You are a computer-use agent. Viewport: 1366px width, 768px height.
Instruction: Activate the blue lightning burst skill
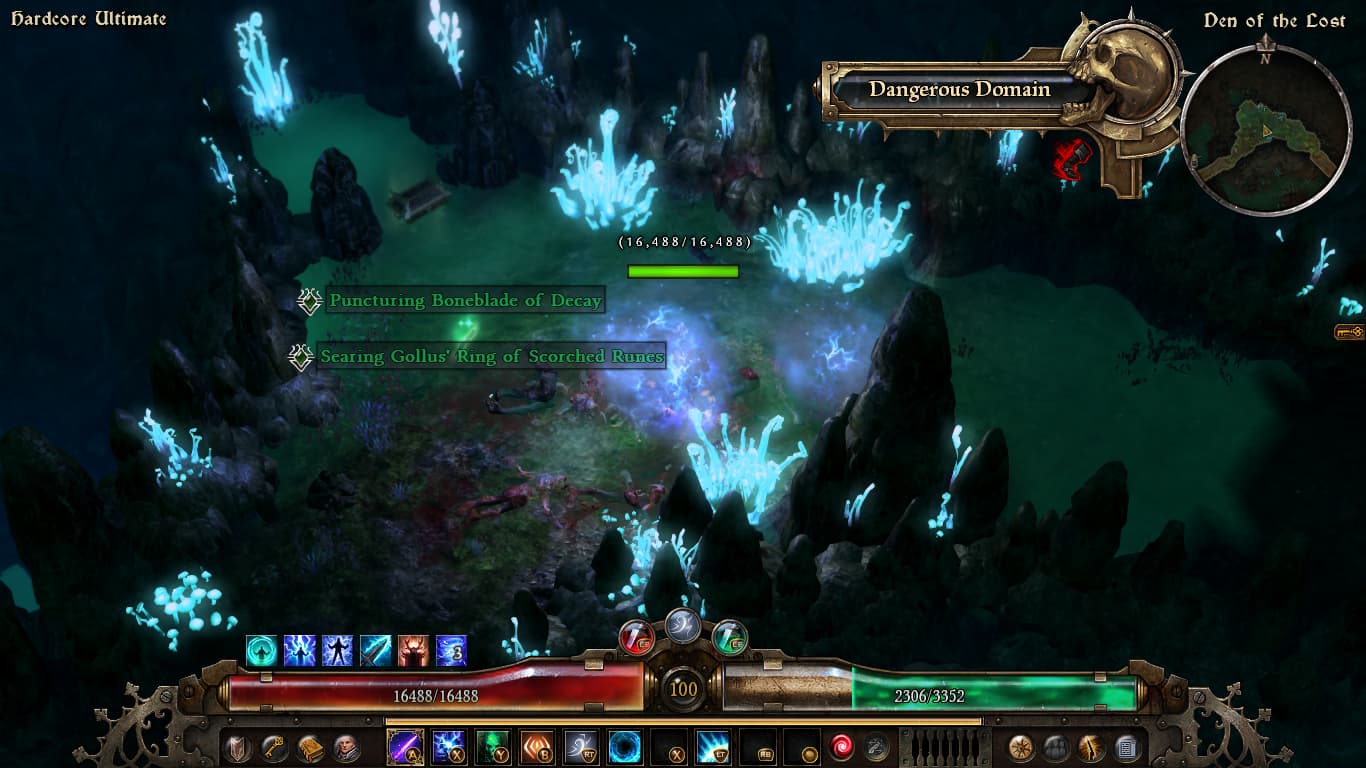[x=448, y=747]
